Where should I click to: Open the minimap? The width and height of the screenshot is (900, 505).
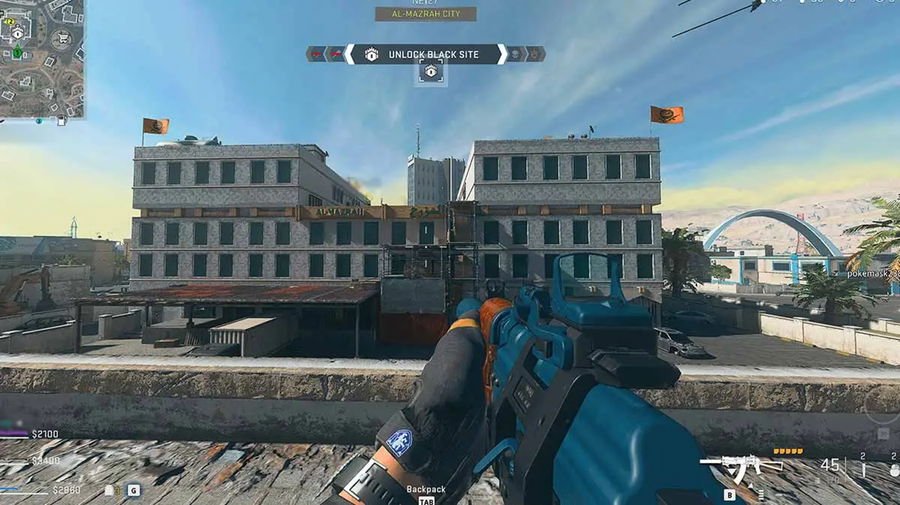(x=41, y=58)
